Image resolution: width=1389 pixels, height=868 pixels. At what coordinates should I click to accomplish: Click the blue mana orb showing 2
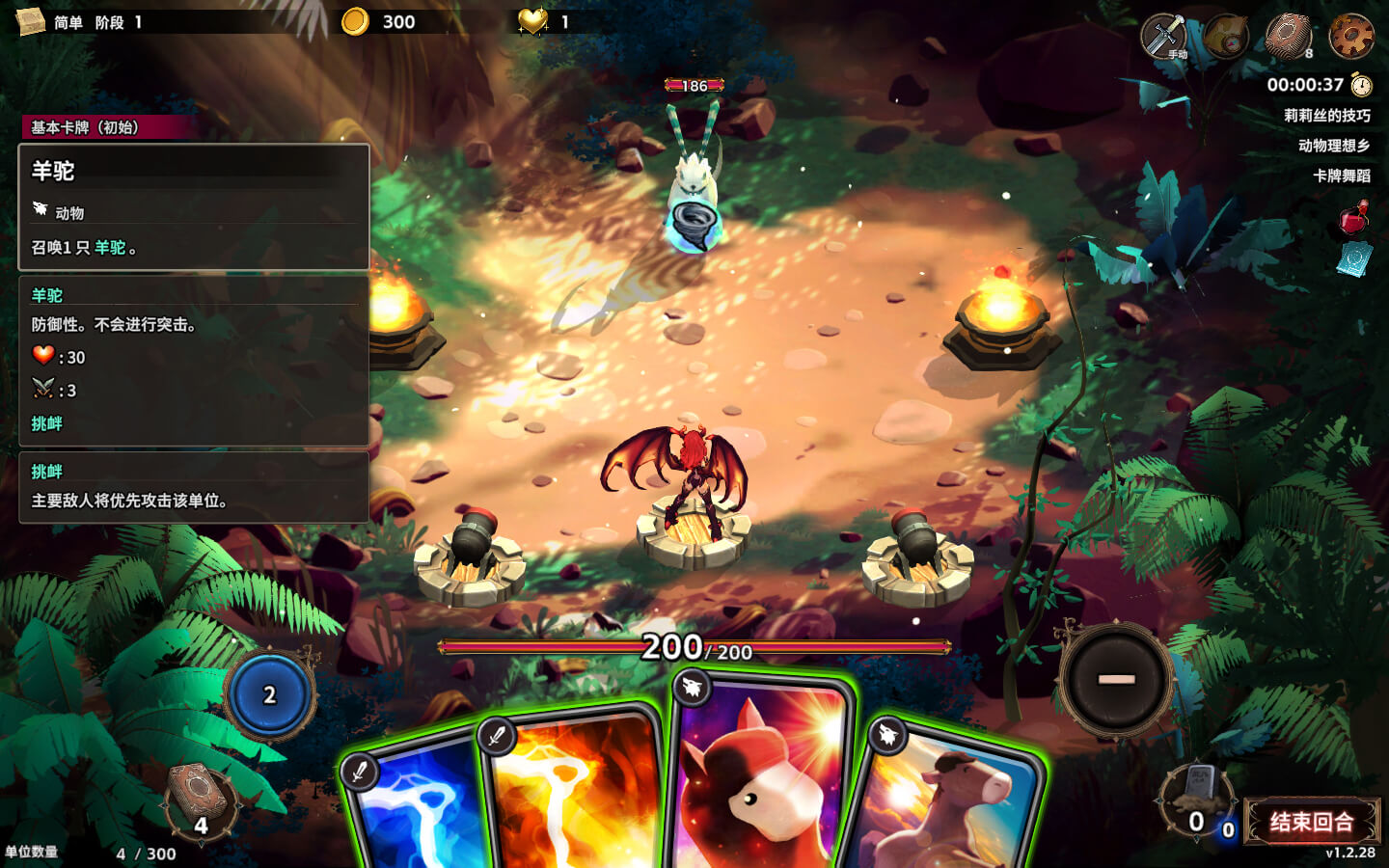pos(270,695)
